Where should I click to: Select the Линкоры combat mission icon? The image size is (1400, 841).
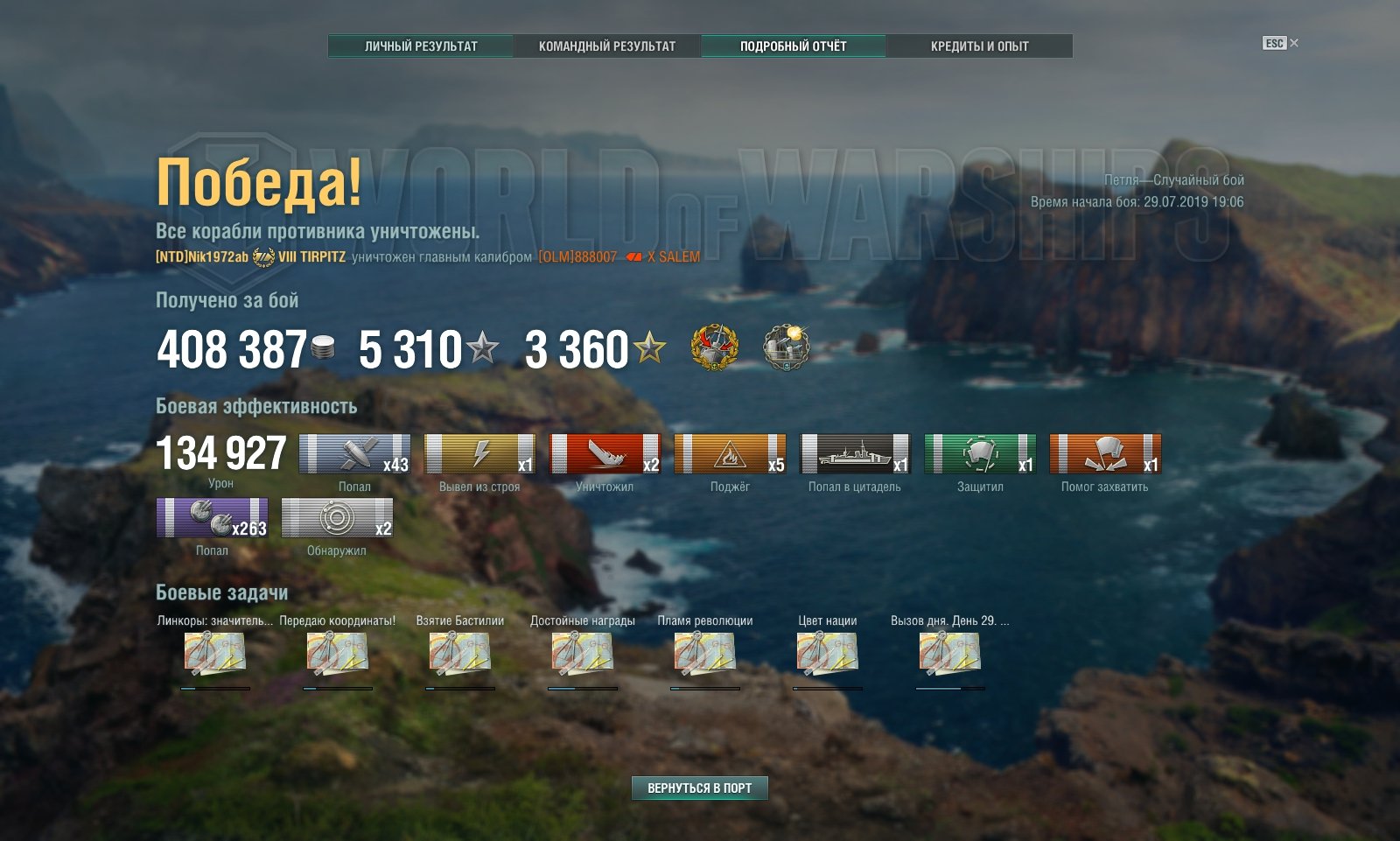click(214, 654)
